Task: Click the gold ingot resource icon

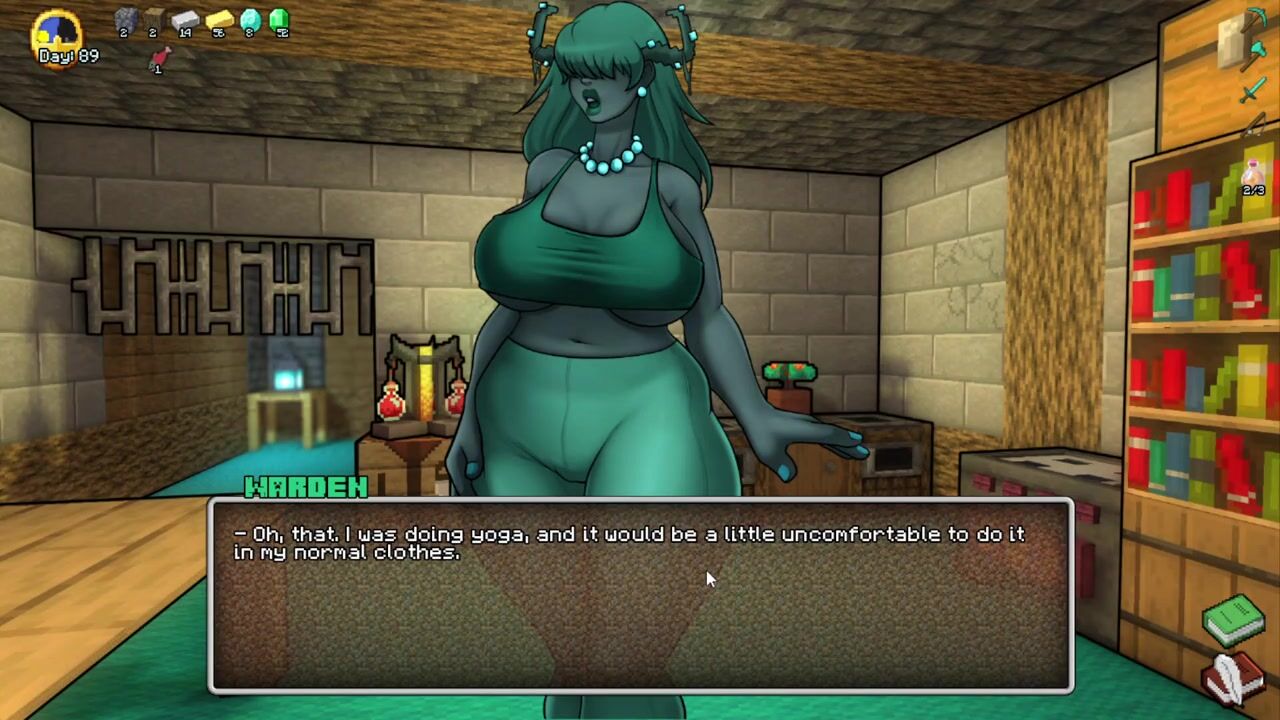Action: (x=218, y=20)
